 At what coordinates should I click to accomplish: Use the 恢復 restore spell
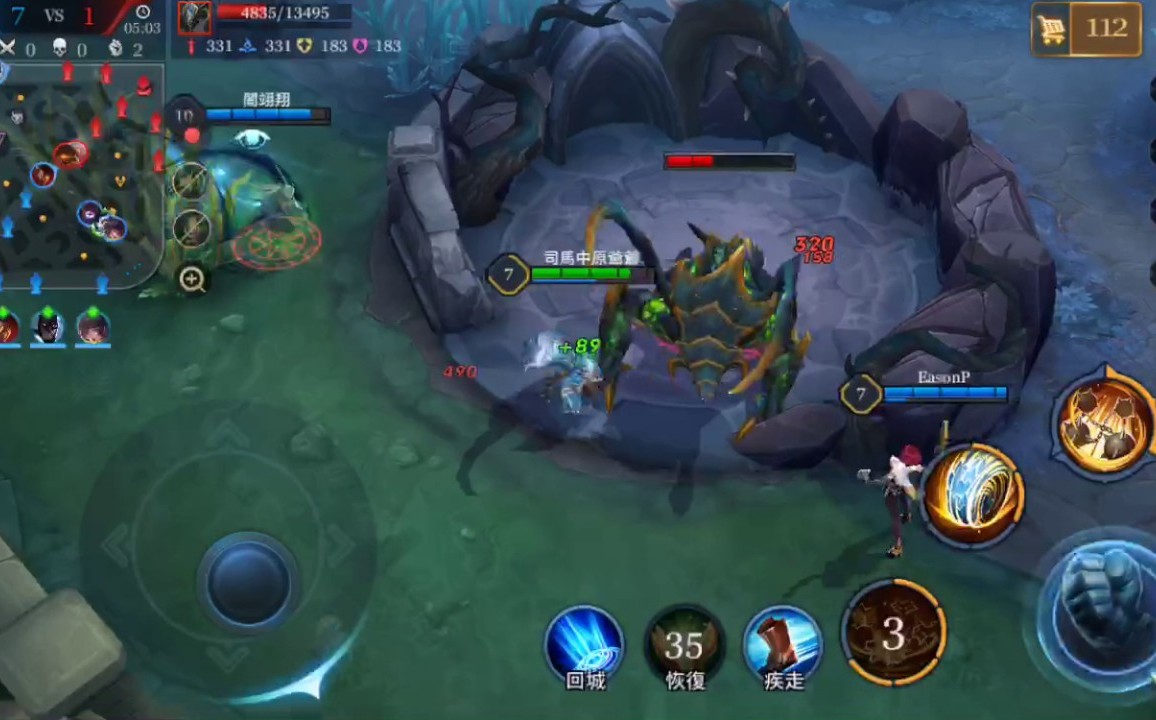[x=684, y=645]
